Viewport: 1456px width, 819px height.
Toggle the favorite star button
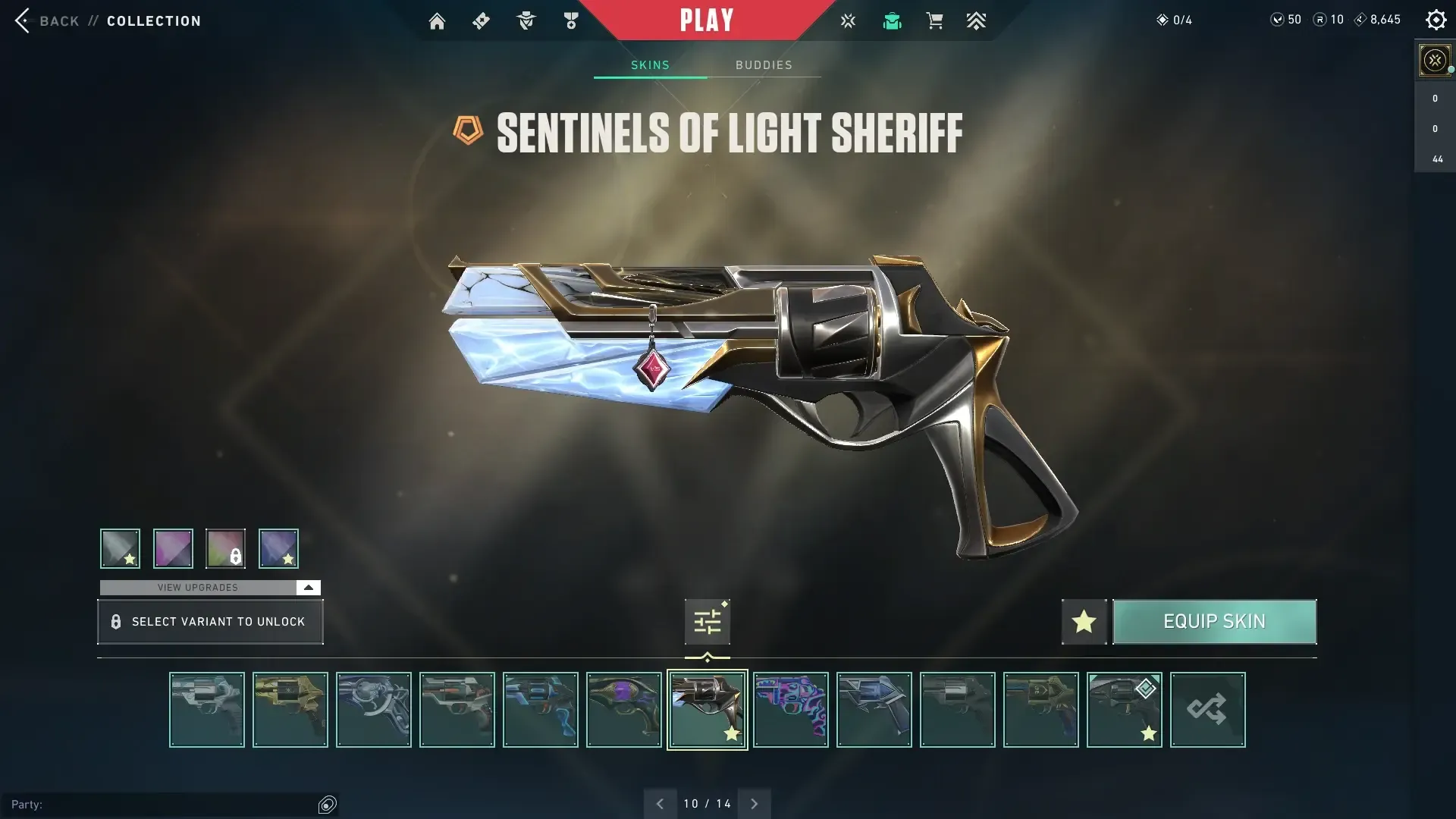tap(1084, 622)
